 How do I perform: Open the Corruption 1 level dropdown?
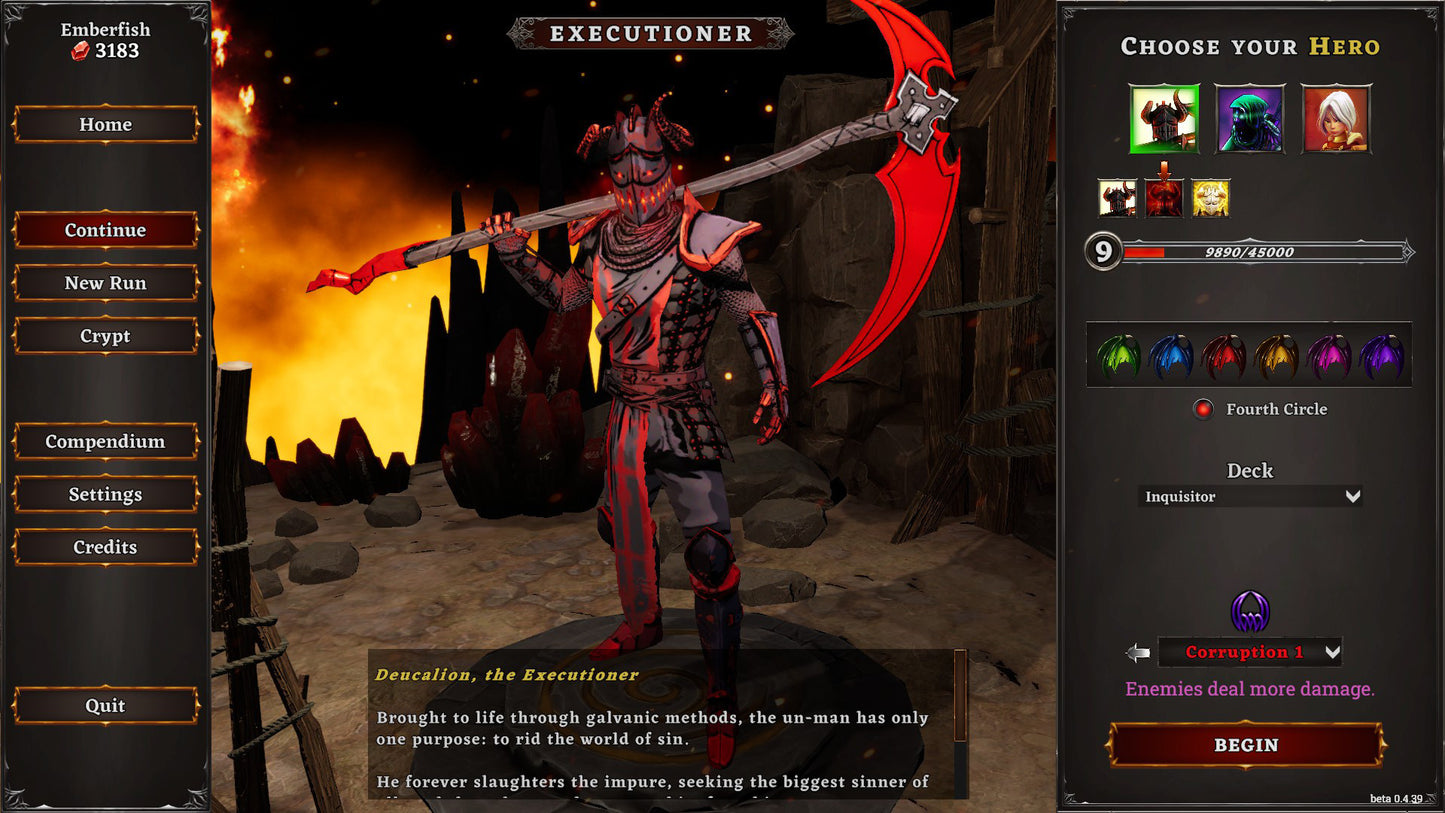pos(1250,652)
